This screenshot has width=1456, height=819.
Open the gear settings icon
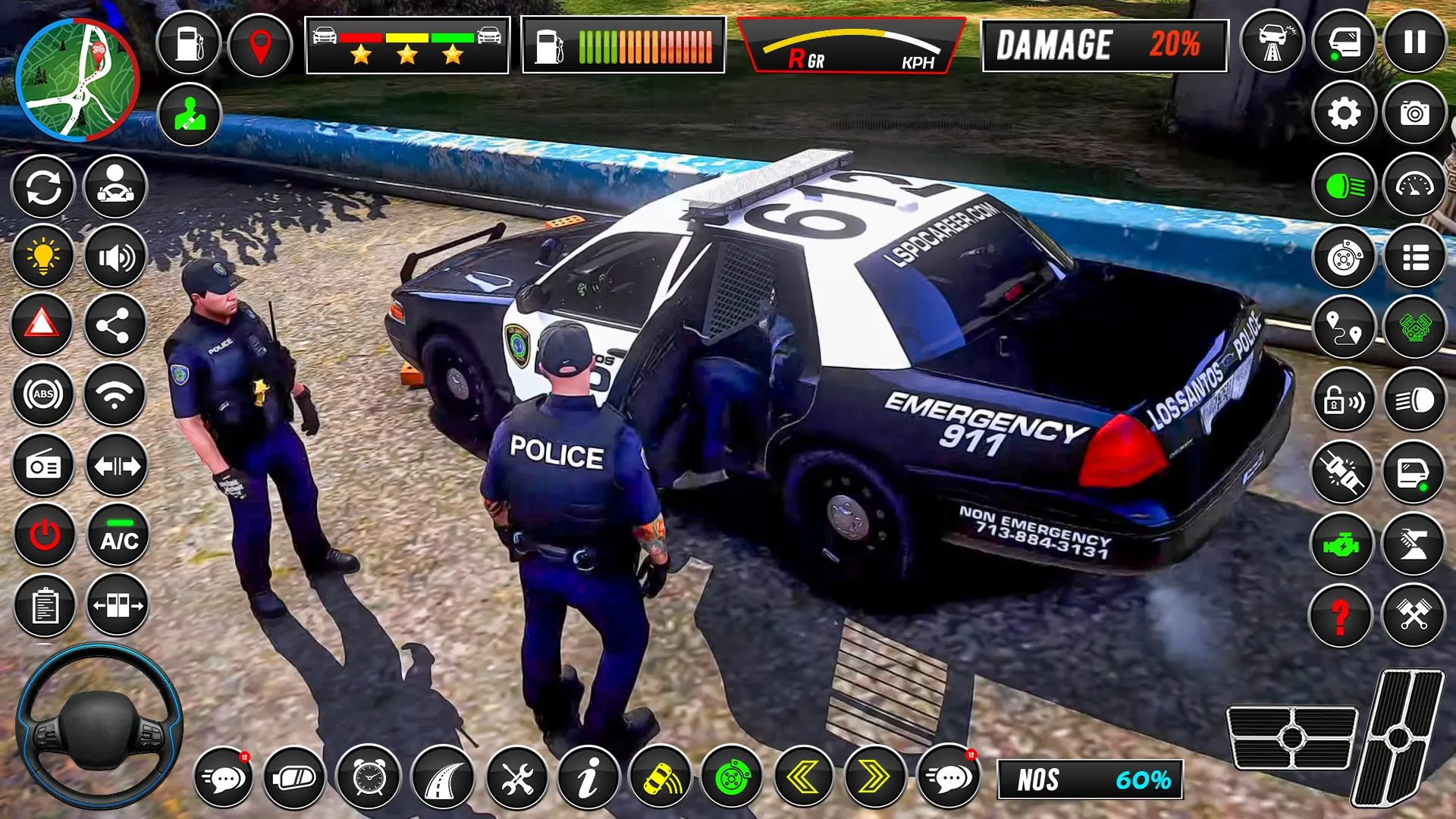tap(1344, 114)
